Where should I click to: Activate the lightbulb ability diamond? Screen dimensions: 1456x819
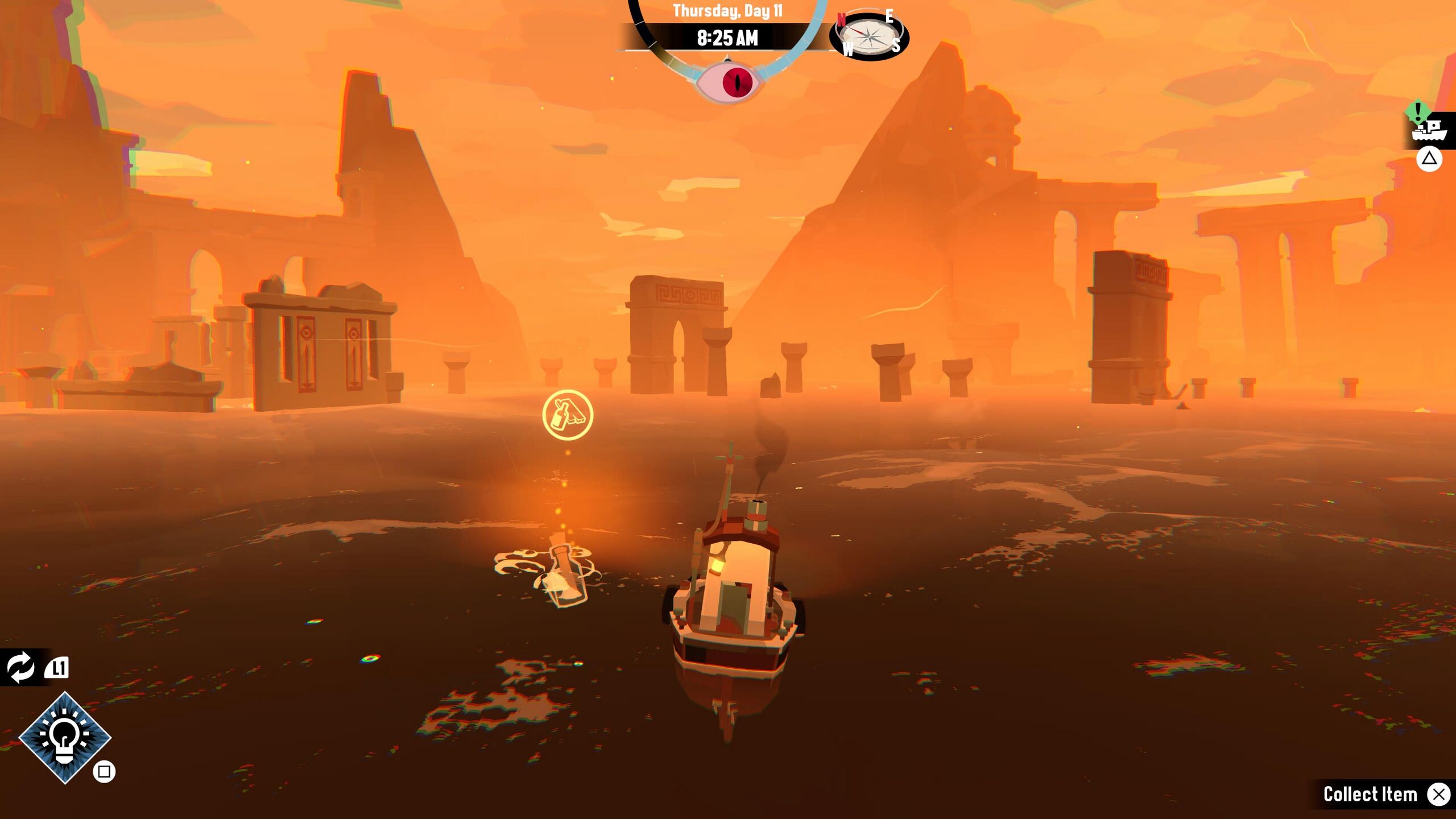pos(65,738)
